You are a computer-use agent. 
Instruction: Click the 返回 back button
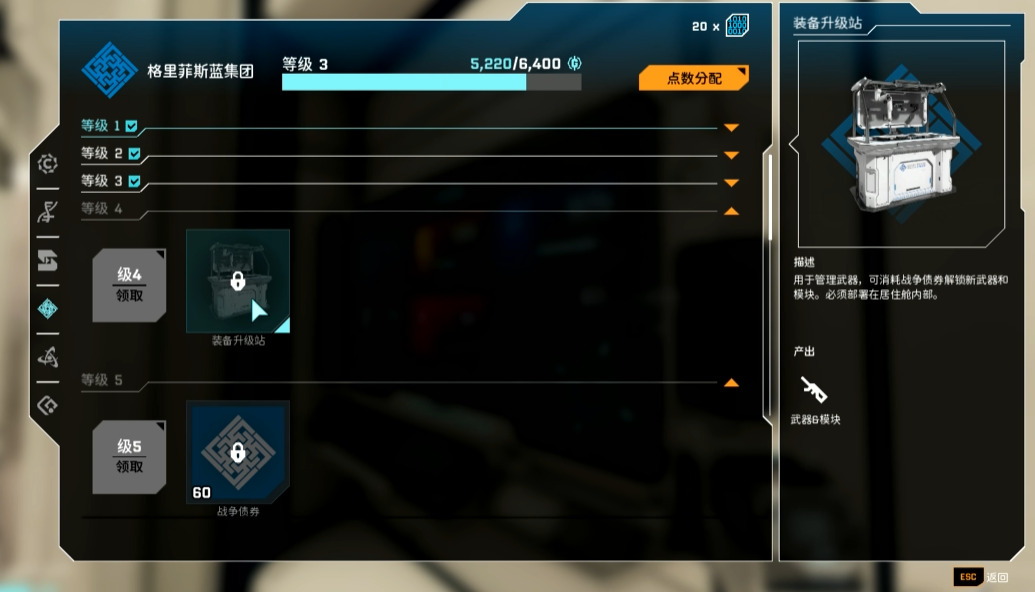coord(982,577)
